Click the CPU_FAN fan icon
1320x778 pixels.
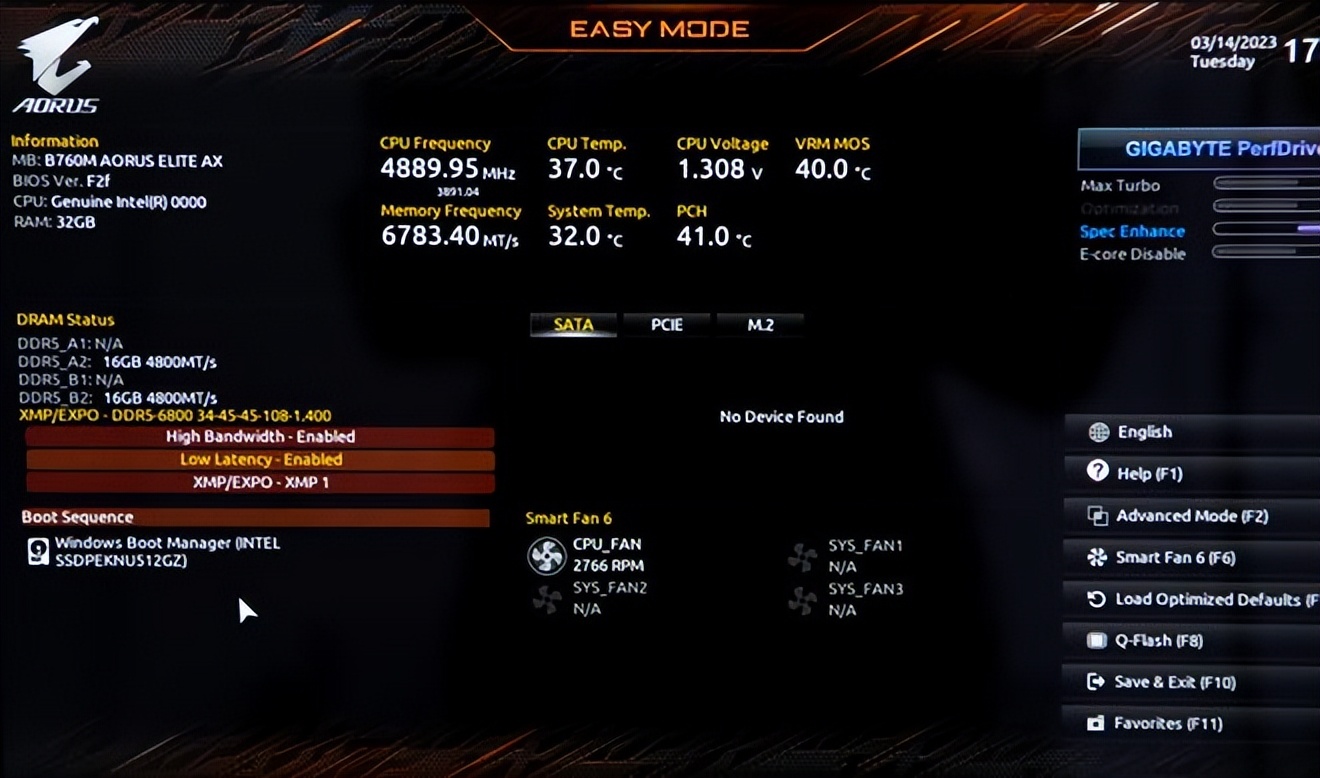click(545, 557)
